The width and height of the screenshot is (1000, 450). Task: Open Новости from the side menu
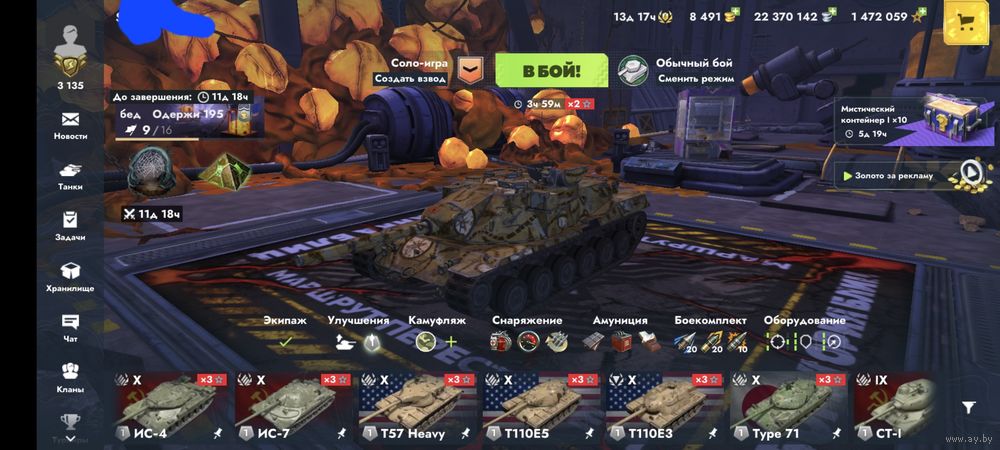tap(70, 125)
